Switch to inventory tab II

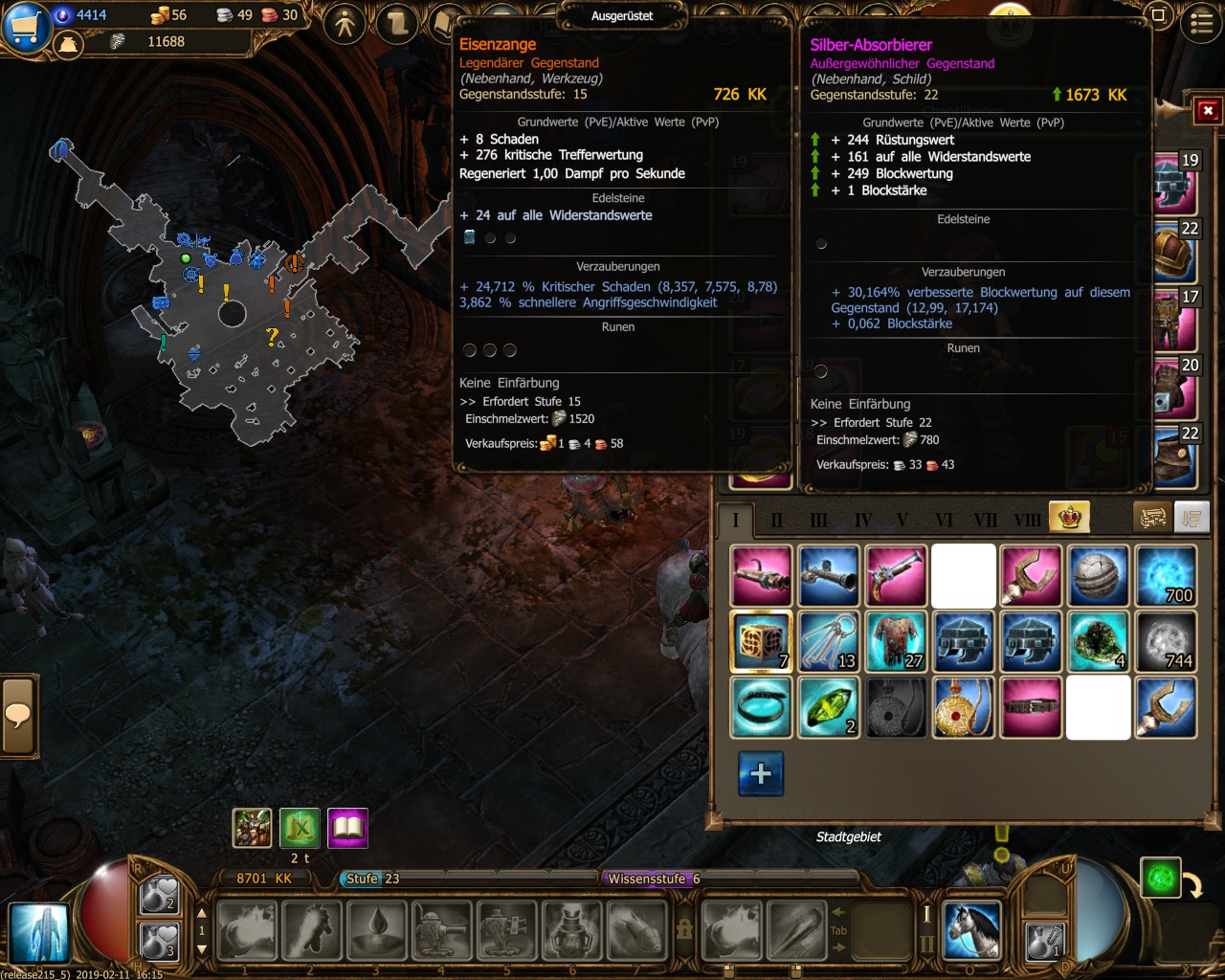[x=776, y=521]
